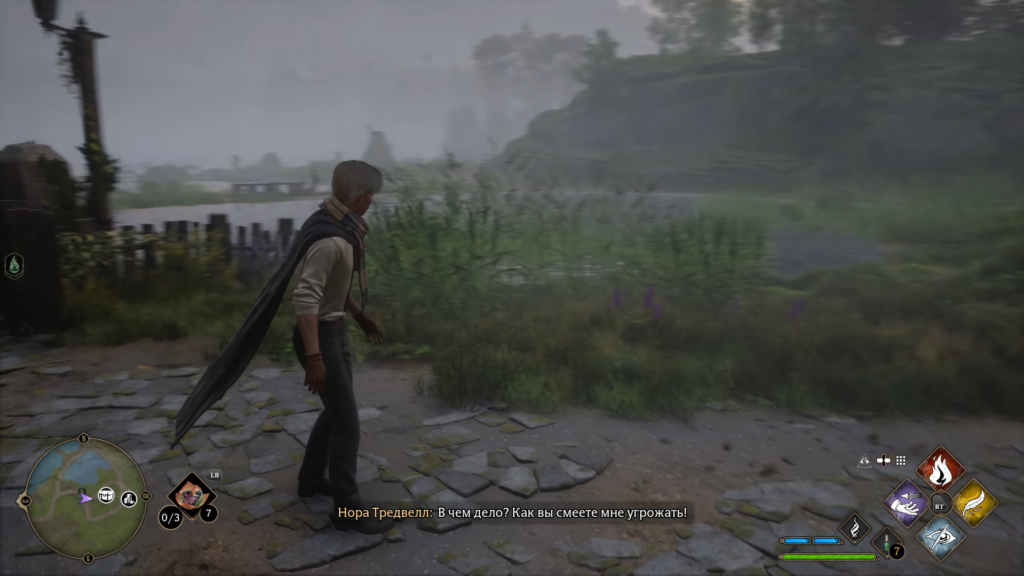
Task: Cast the Incendio fire spell
Action: pyautogui.click(x=940, y=468)
